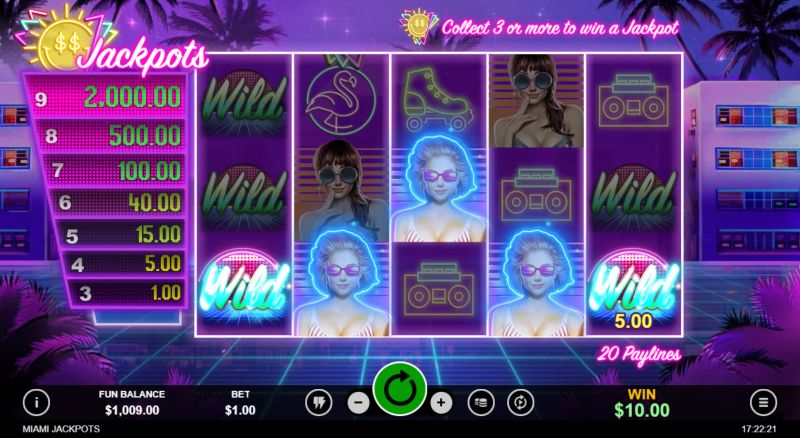Increase the bet with the plus button
Image resolution: width=800 pixels, height=438 pixels.
coord(441,402)
